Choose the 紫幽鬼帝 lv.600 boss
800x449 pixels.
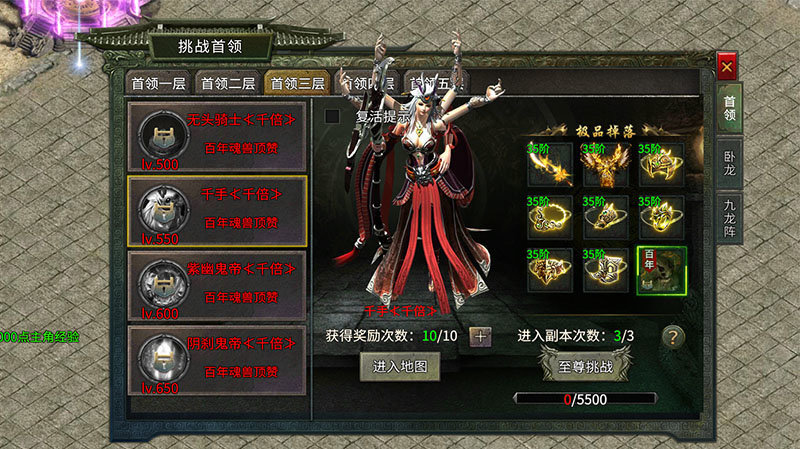(217, 285)
